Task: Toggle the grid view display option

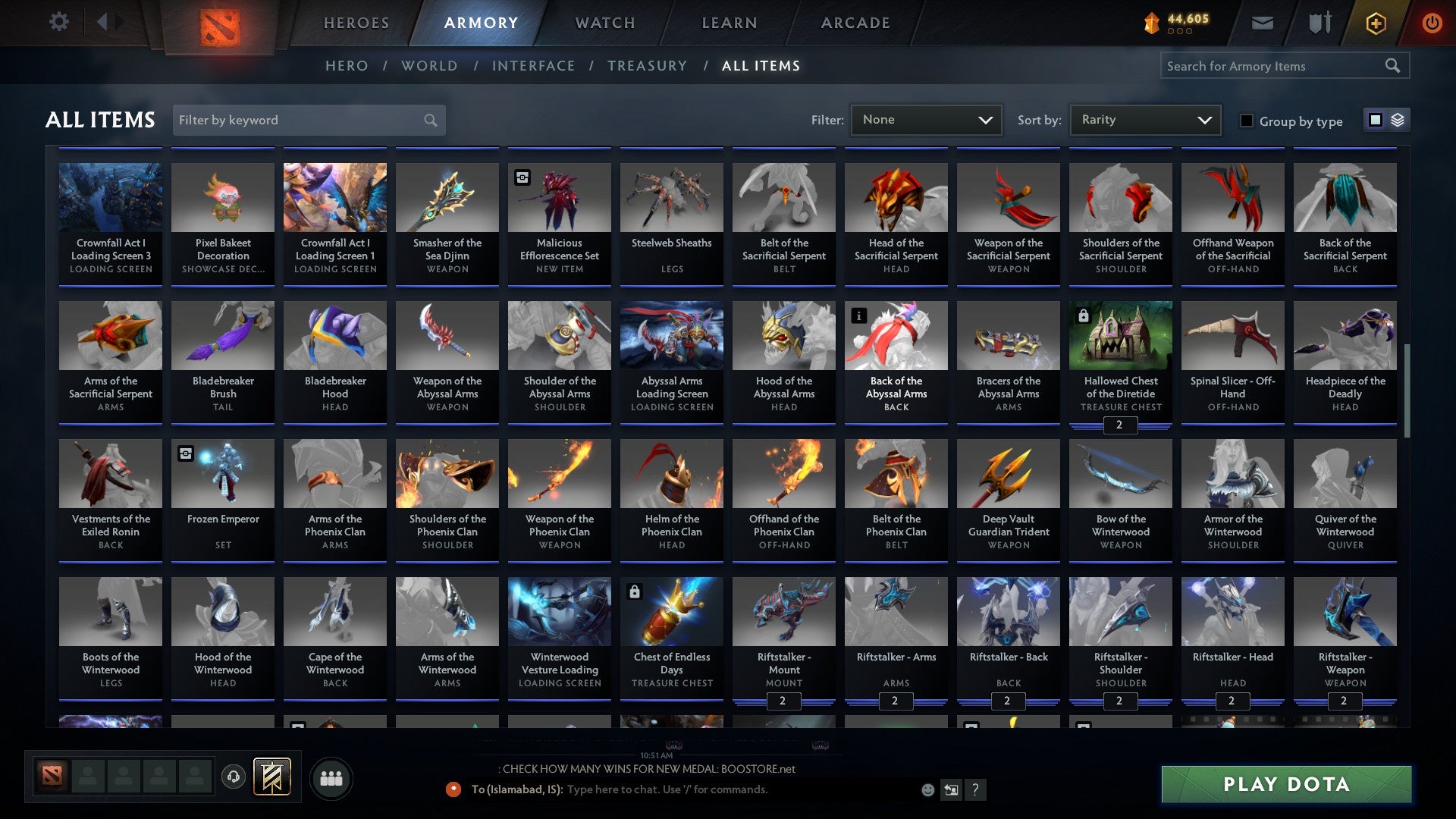Action: (x=1375, y=120)
